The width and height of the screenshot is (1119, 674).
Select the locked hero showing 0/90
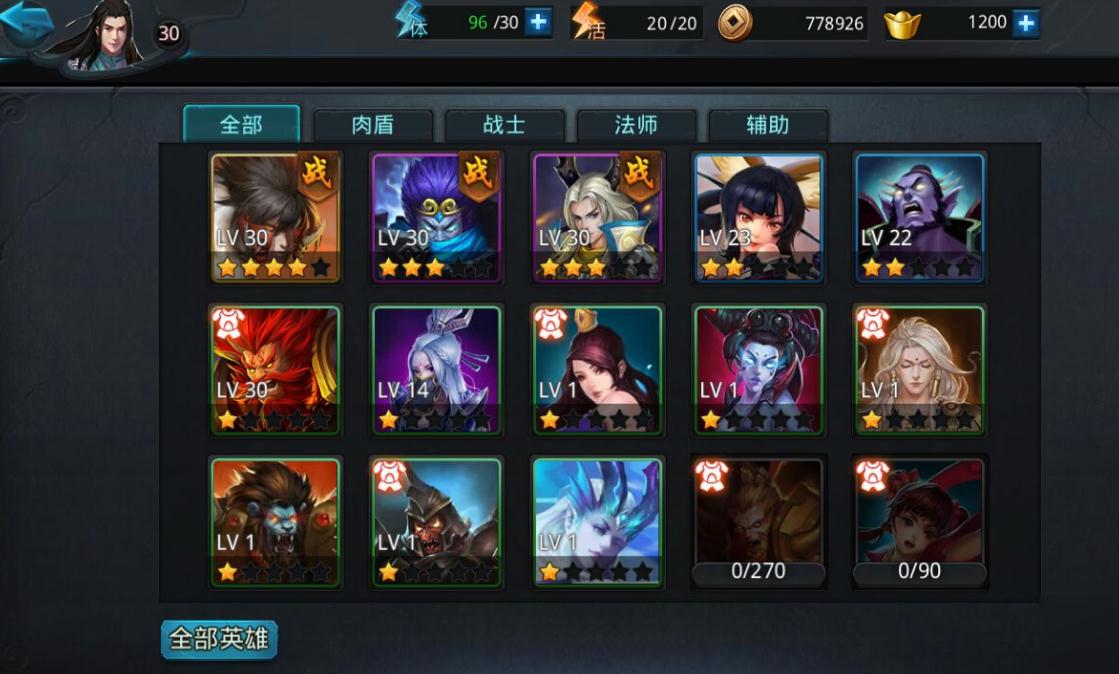coord(919,523)
